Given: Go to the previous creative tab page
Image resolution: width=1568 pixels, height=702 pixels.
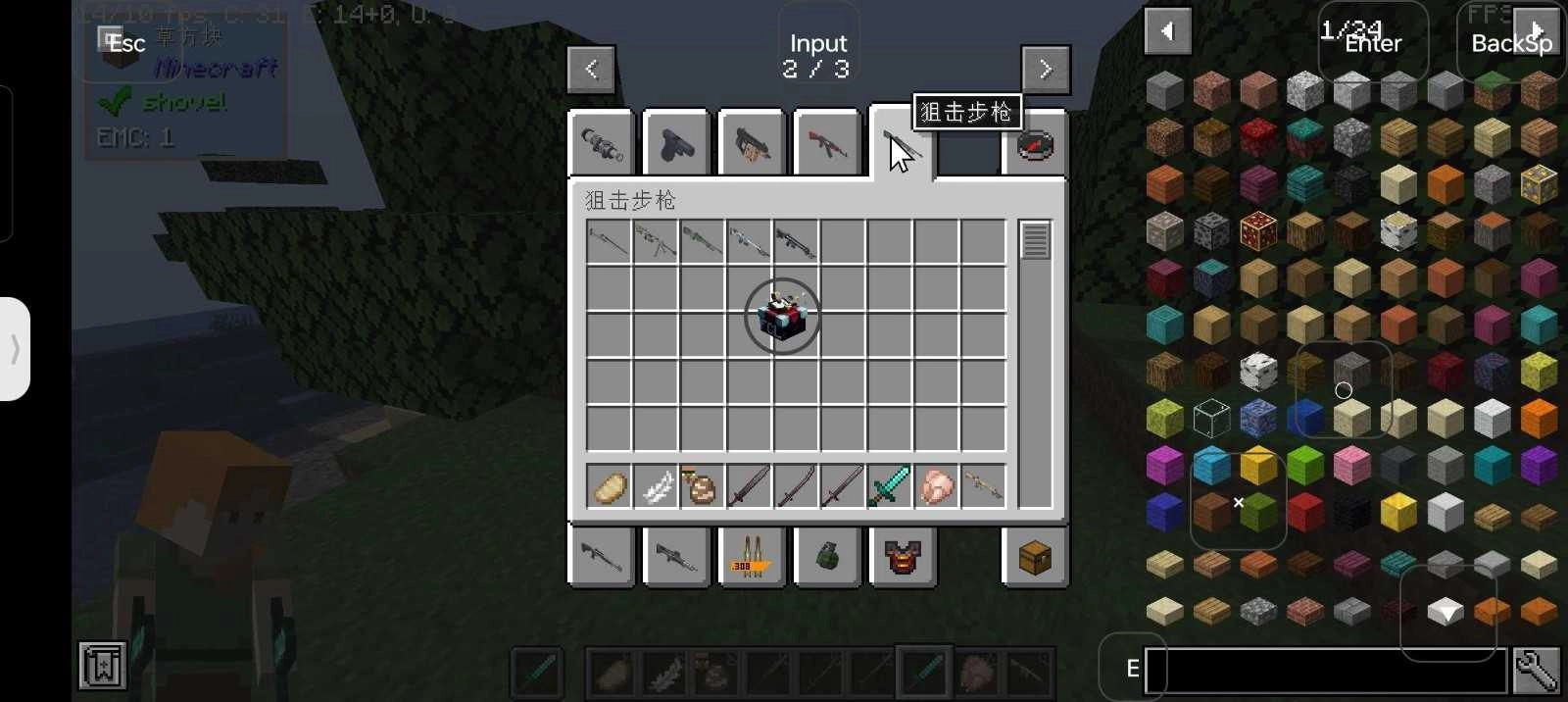Looking at the screenshot, I should click(x=591, y=69).
